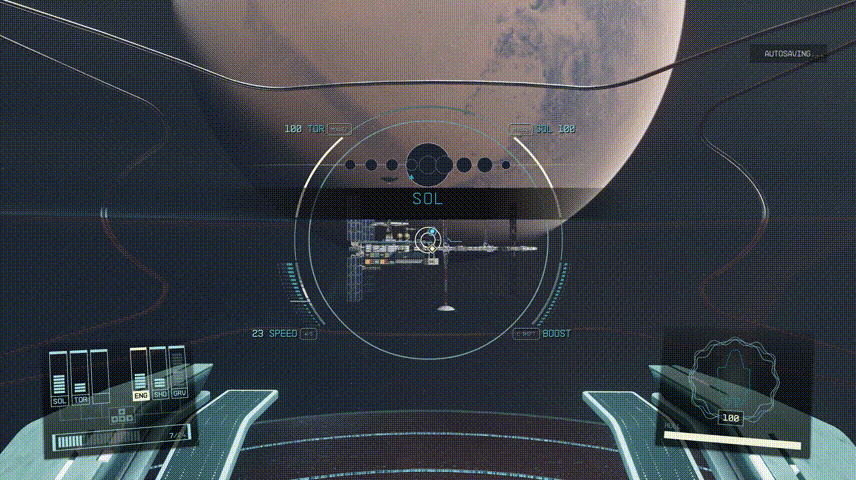This screenshot has width=856, height=480.
Task: Select the TOR weapon power column
Action: pyautogui.click(x=80, y=378)
